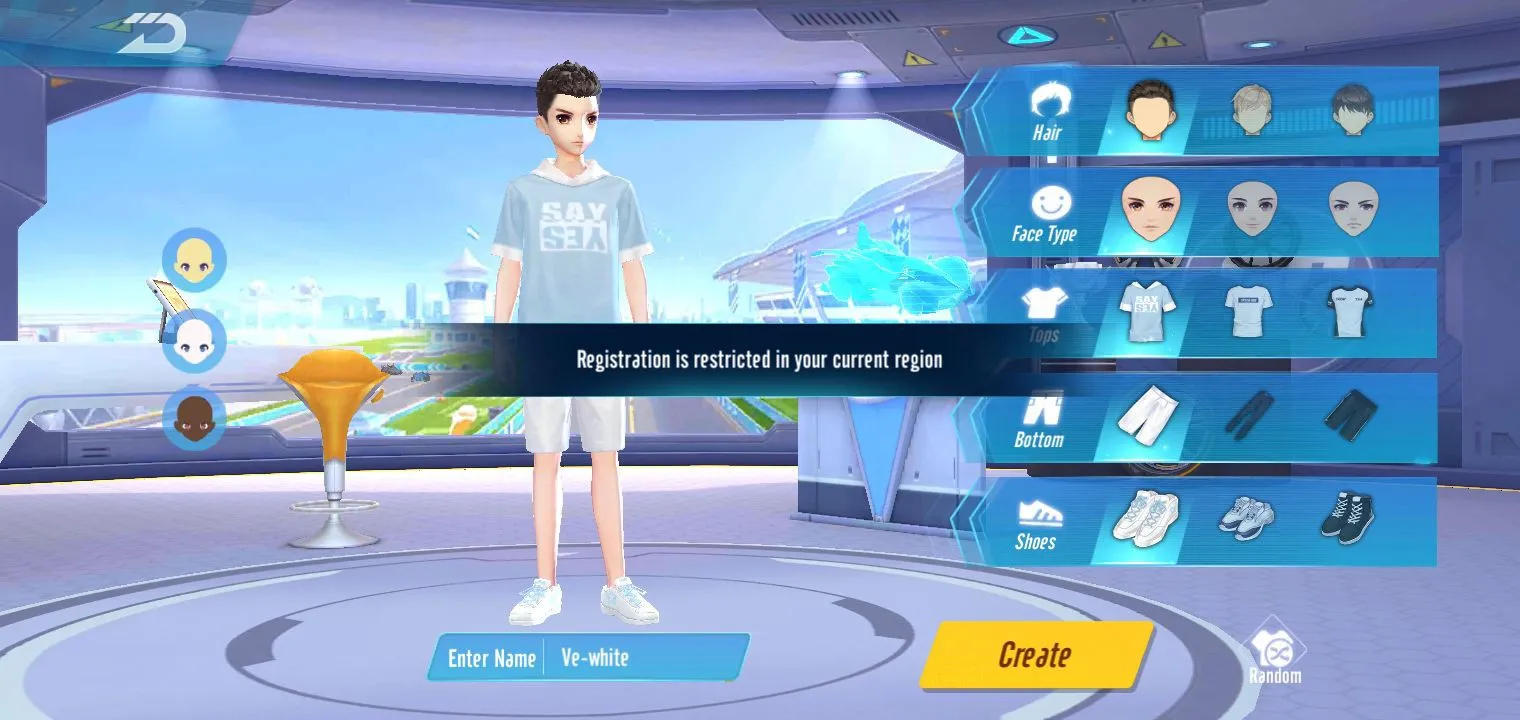Choose the first face type with red eyes
Viewport: 1520px width, 720px height.
coord(1146,209)
